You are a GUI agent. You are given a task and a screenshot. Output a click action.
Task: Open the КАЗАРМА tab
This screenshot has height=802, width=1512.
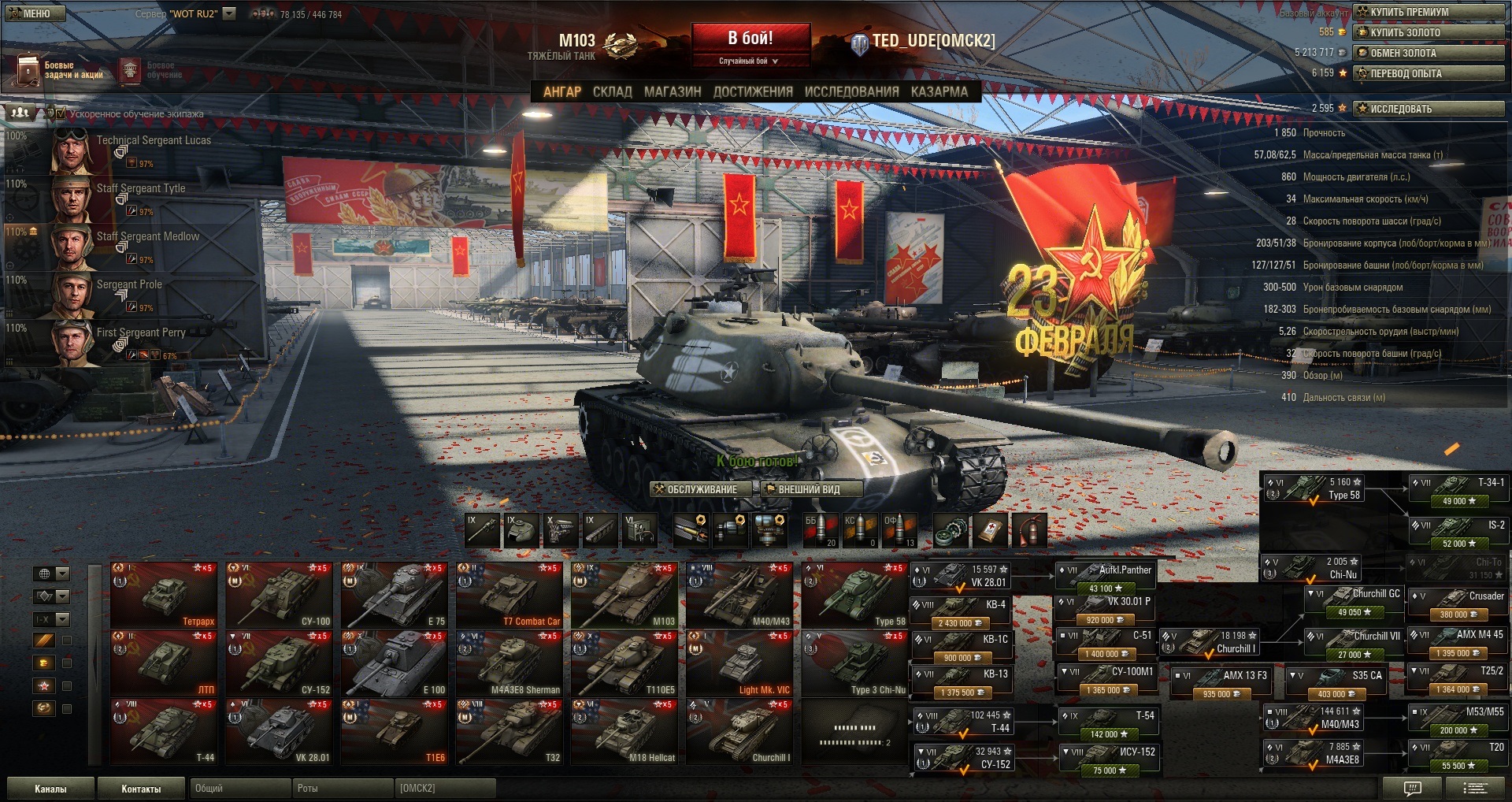[x=939, y=91]
